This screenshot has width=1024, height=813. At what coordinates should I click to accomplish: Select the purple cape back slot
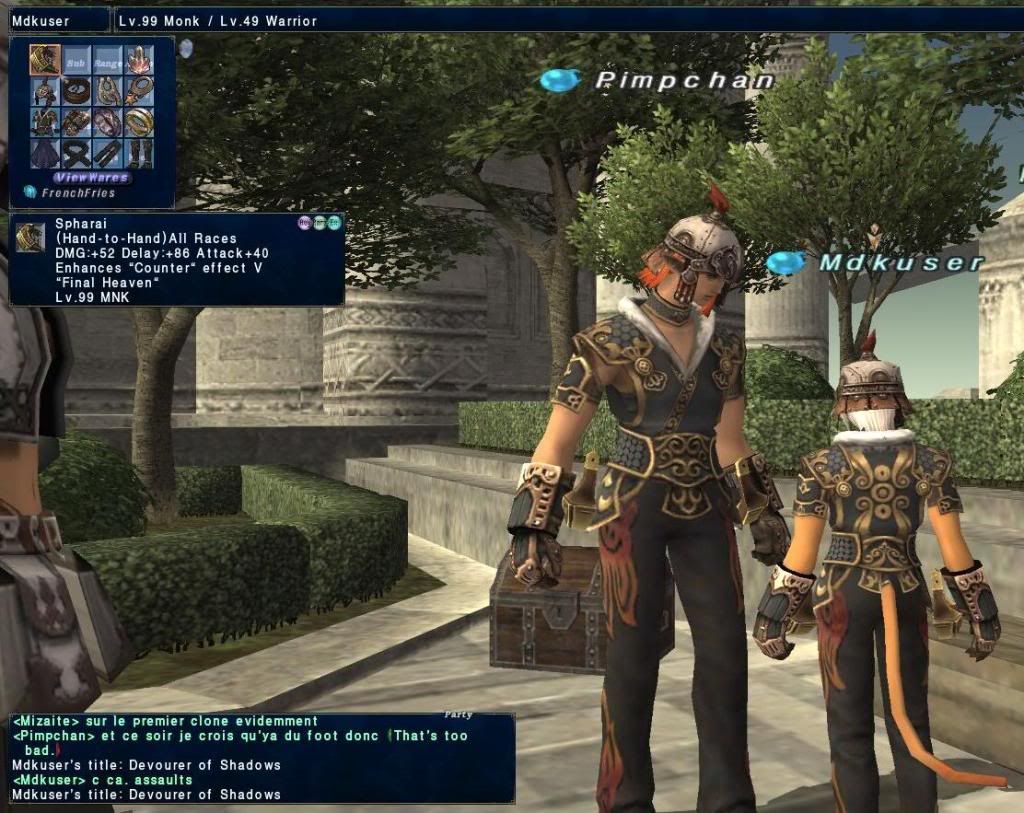pos(45,152)
